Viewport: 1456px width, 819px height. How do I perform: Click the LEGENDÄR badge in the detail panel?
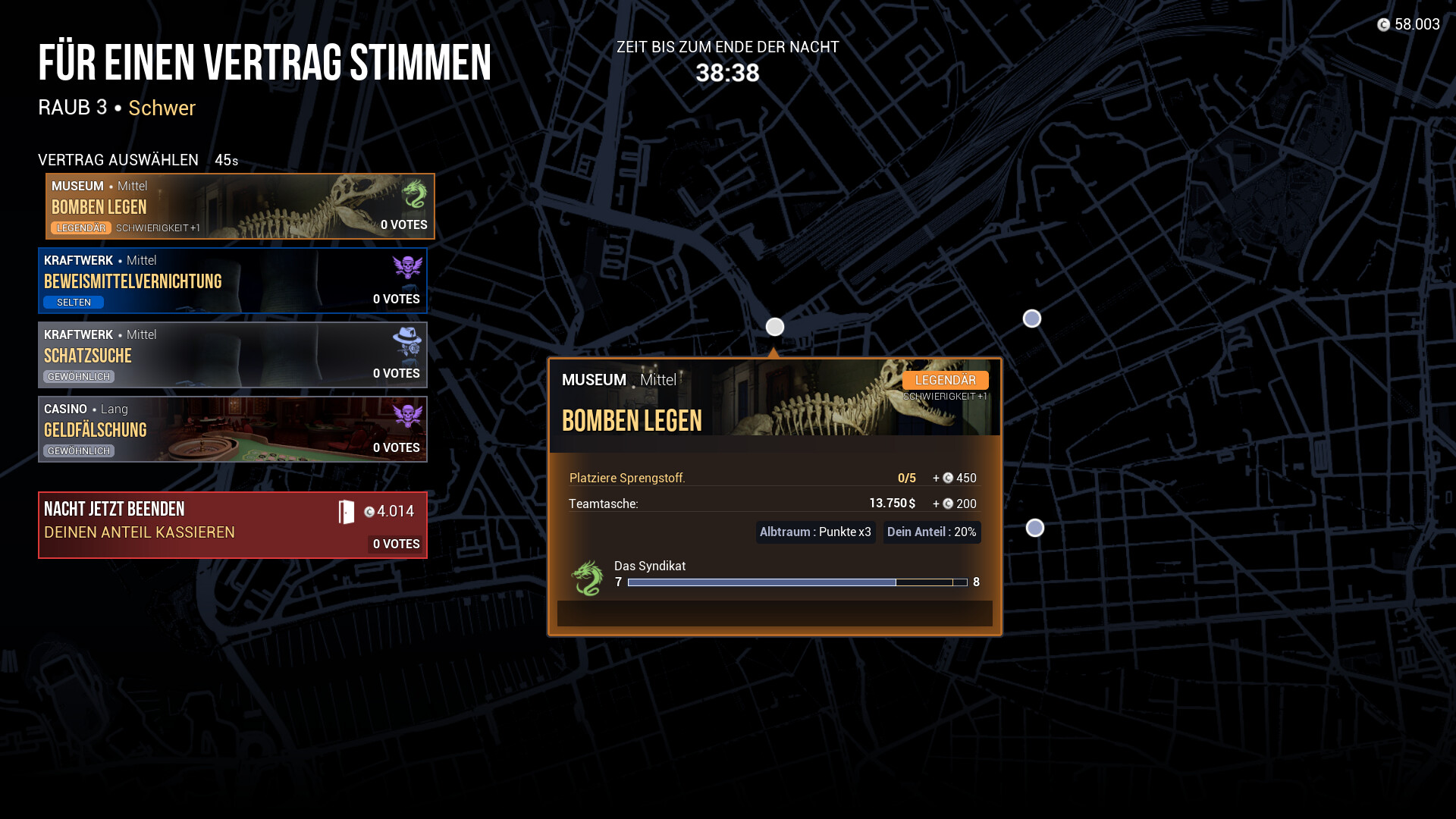945,380
